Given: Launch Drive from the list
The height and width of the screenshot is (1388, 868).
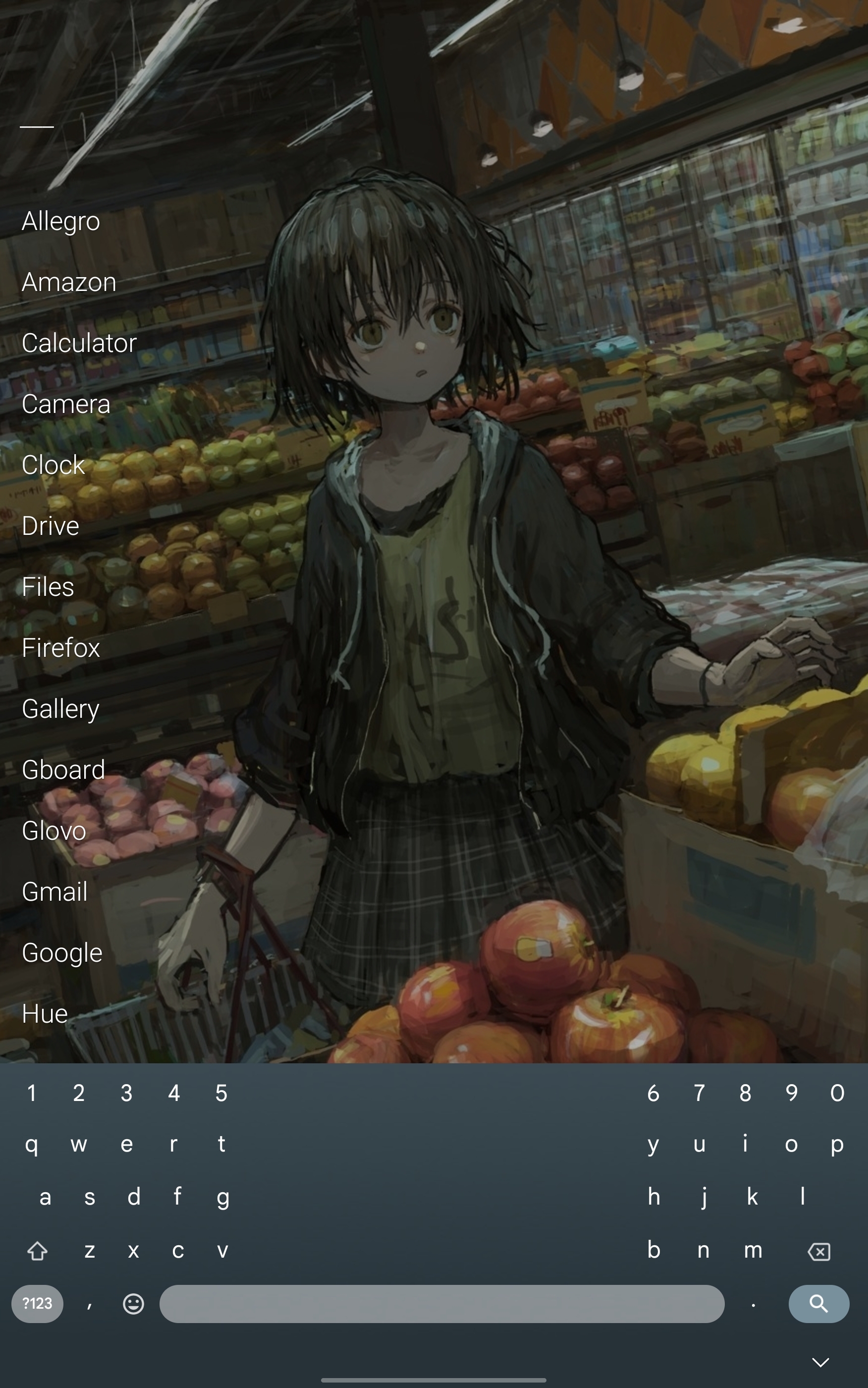Looking at the screenshot, I should click(51, 525).
